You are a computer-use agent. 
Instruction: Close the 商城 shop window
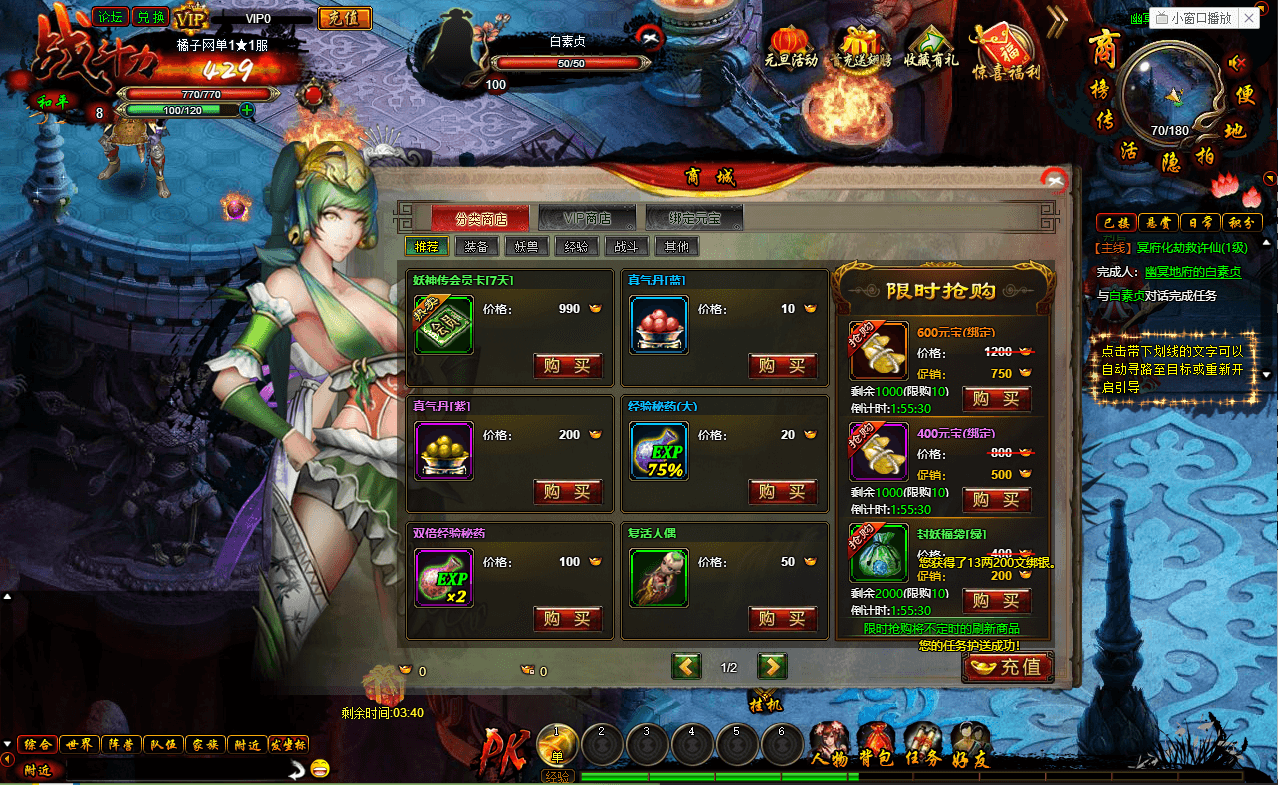tap(1053, 180)
